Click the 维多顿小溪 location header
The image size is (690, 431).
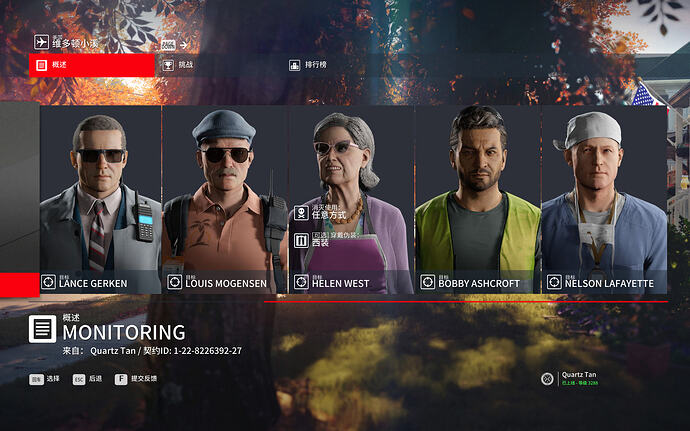tap(68, 43)
